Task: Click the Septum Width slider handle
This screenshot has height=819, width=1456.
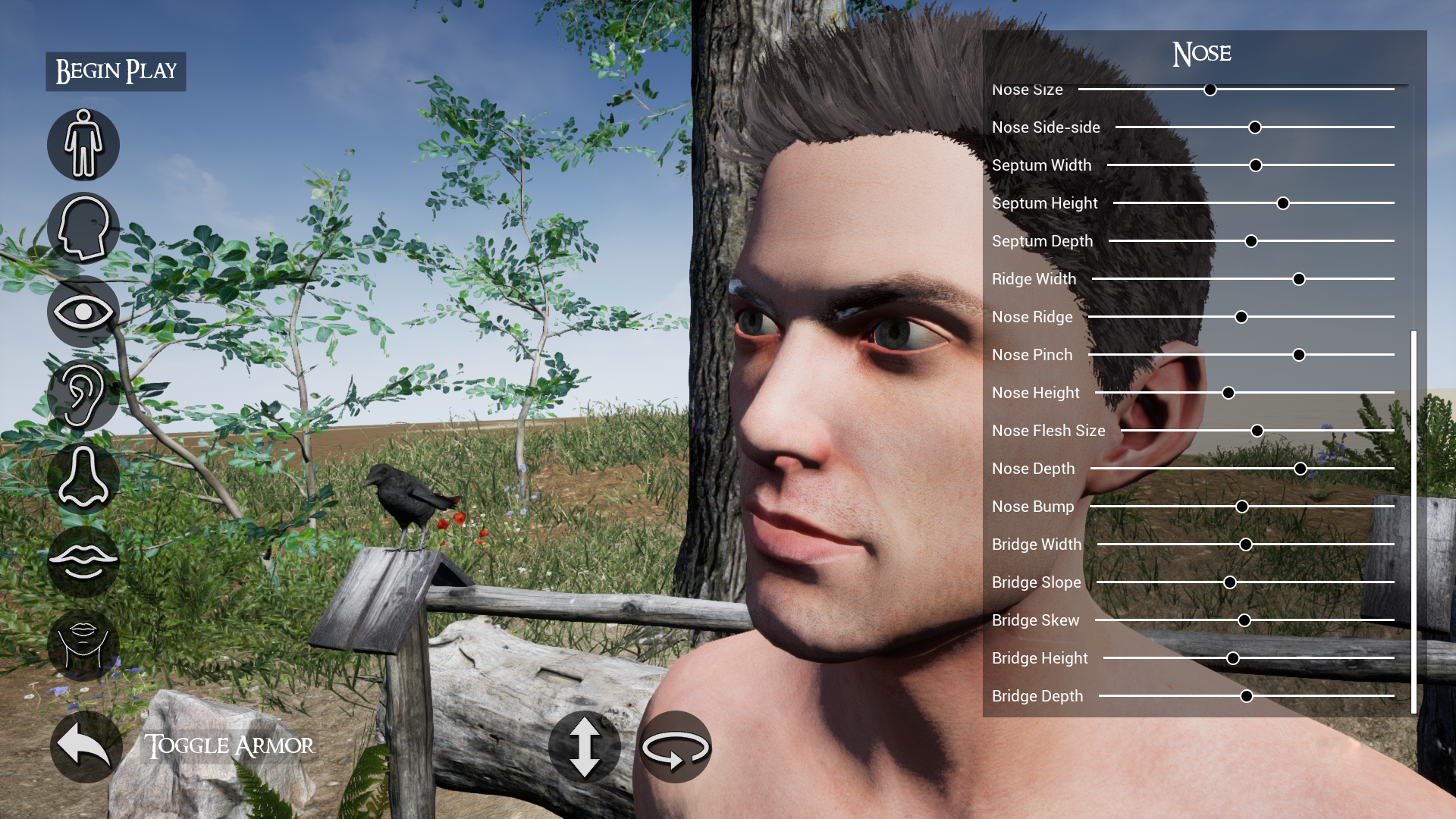Action: point(1256,165)
